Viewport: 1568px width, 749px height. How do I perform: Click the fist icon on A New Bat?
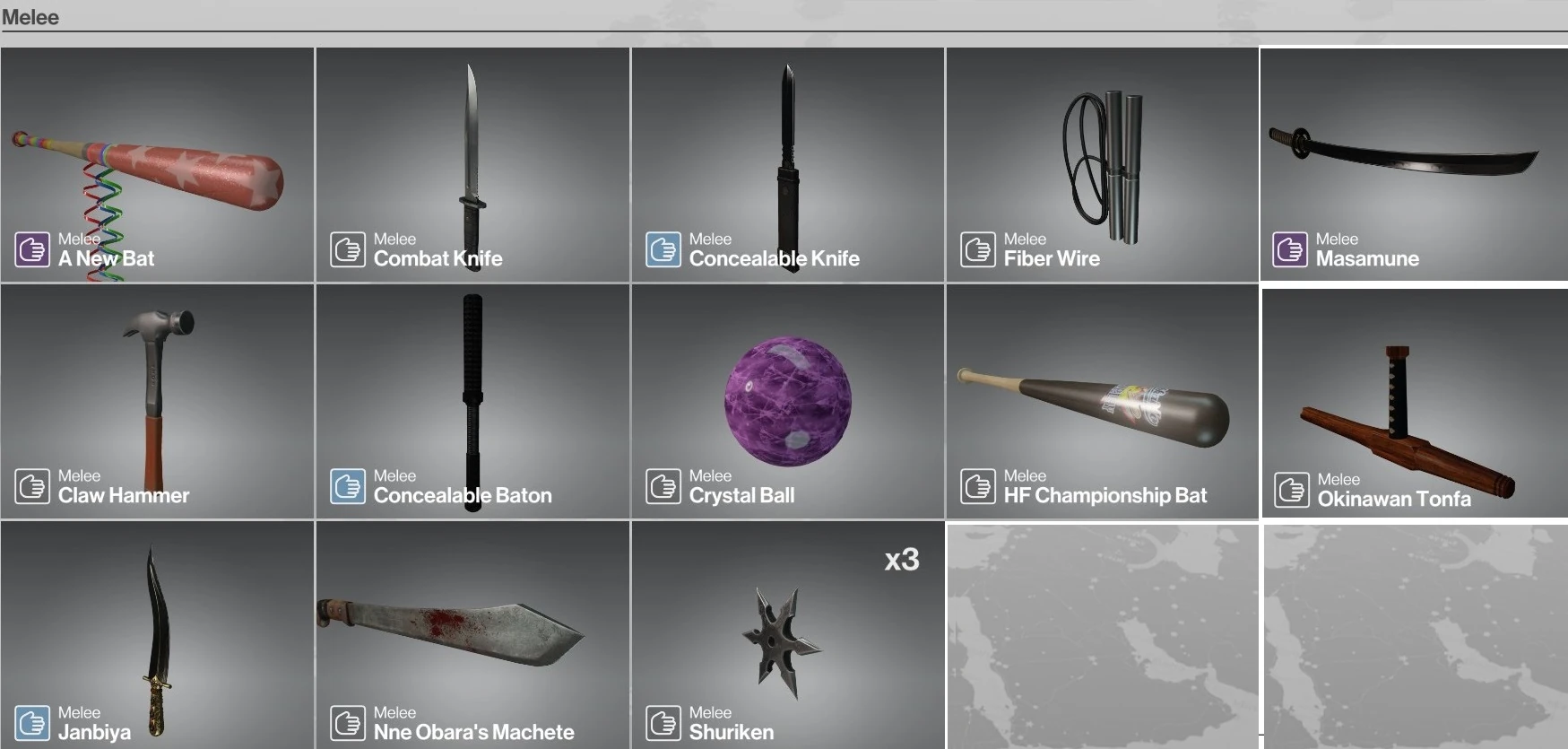(x=32, y=249)
